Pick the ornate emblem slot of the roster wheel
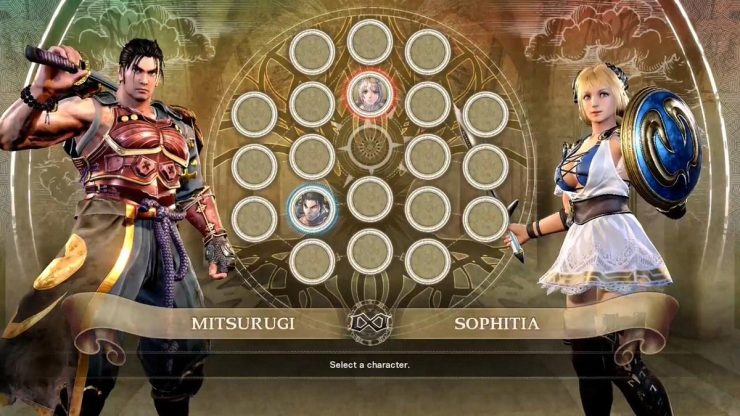Image resolution: width=740 pixels, height=416 pixels. [x=369, y=150]
